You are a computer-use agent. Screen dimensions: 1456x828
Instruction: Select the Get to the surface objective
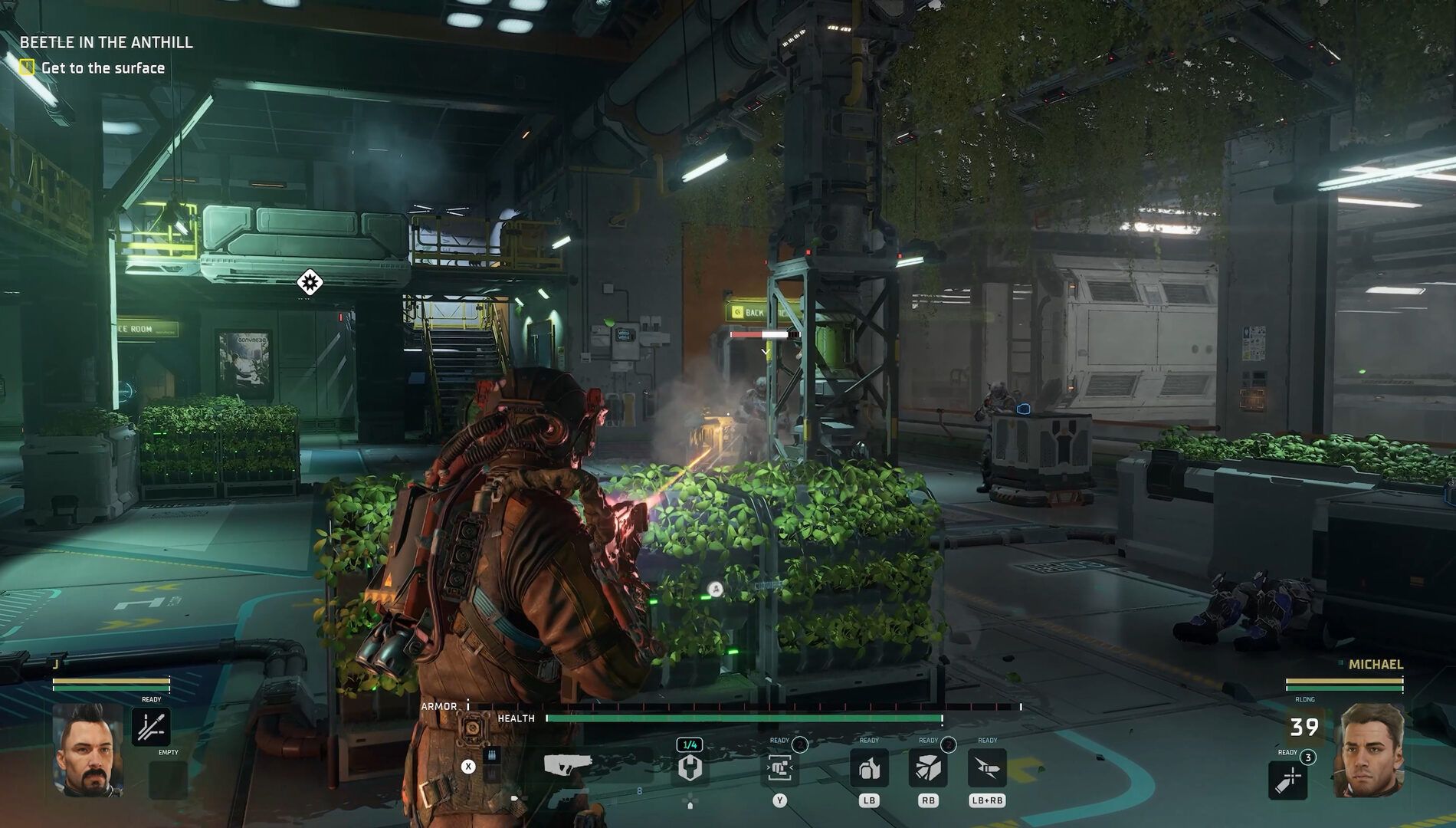pos(103,68)
